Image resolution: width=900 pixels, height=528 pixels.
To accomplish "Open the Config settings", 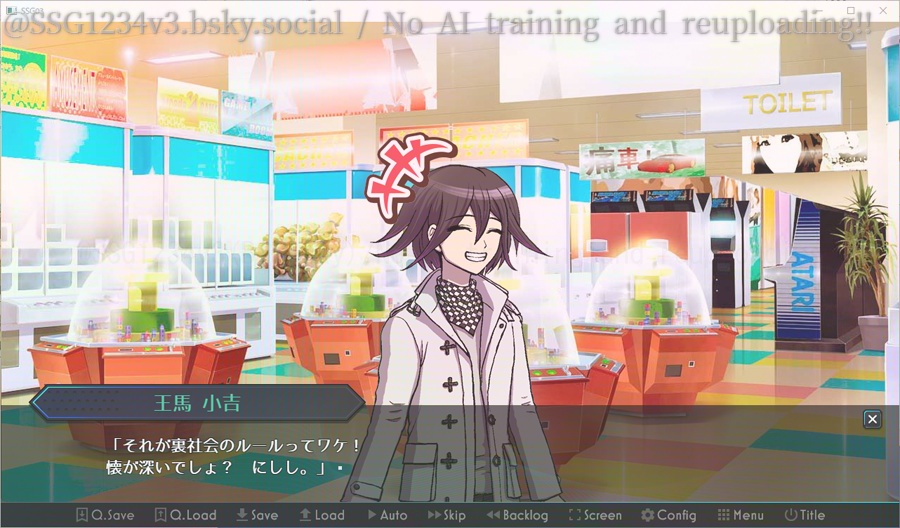I will click(x=668, y=515).
